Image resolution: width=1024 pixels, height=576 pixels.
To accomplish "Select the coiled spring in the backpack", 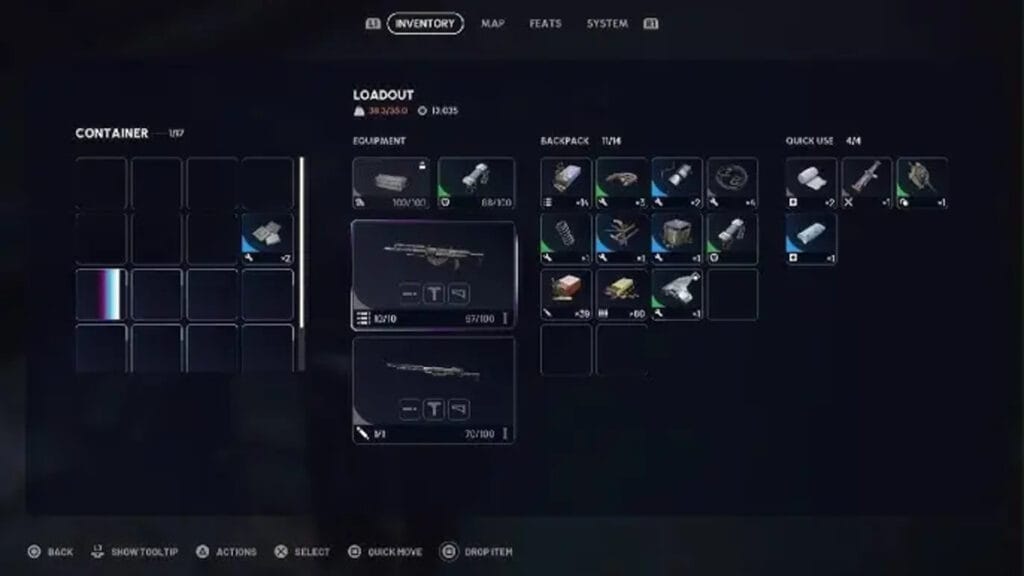I will tap(566, 238).
